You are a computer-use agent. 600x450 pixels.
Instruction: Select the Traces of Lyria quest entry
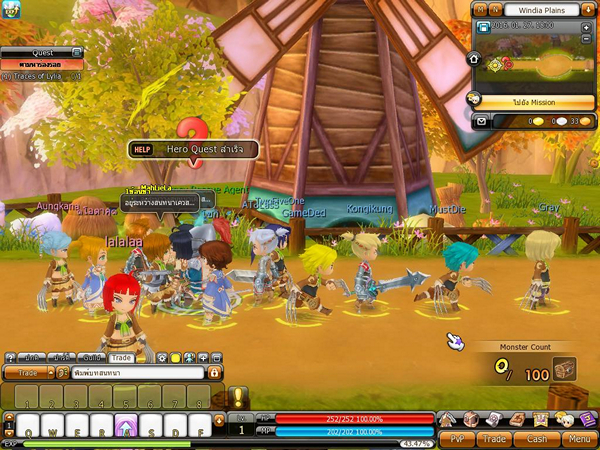click(41, 76)
